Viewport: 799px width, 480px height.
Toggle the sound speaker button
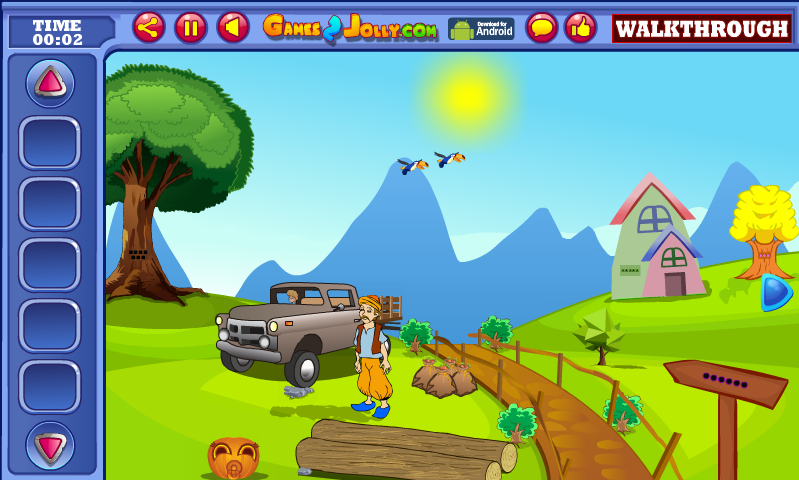coord(233,27)
